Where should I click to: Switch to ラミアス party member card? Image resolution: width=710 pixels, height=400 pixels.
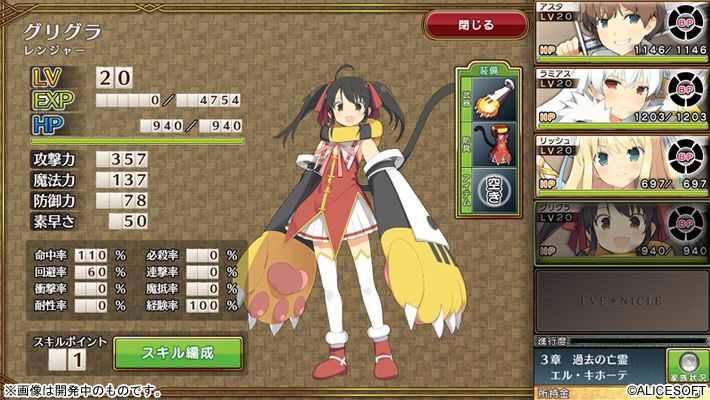point(619,101)
